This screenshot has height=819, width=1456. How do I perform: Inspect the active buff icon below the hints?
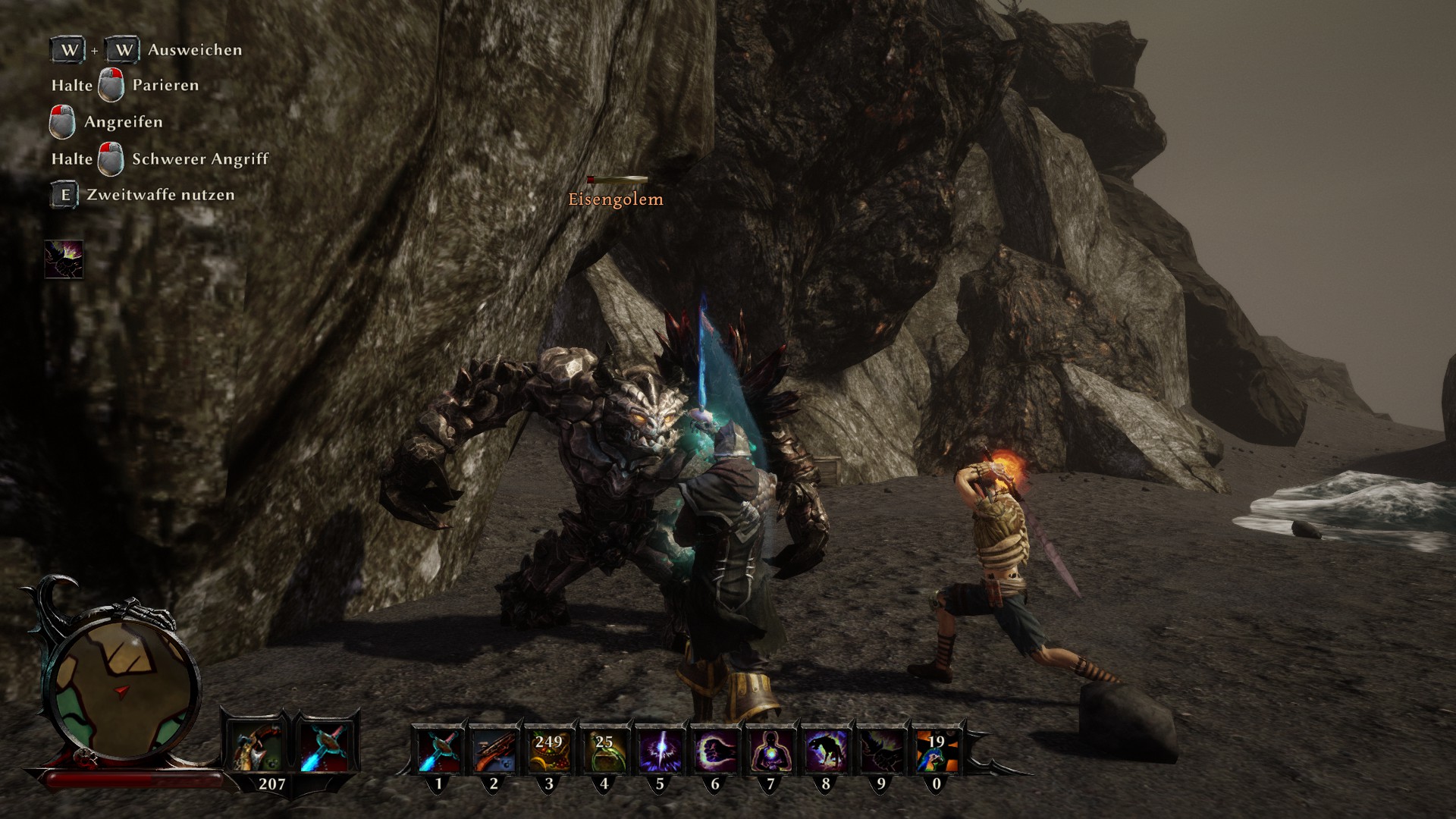(x=64, y=259)
